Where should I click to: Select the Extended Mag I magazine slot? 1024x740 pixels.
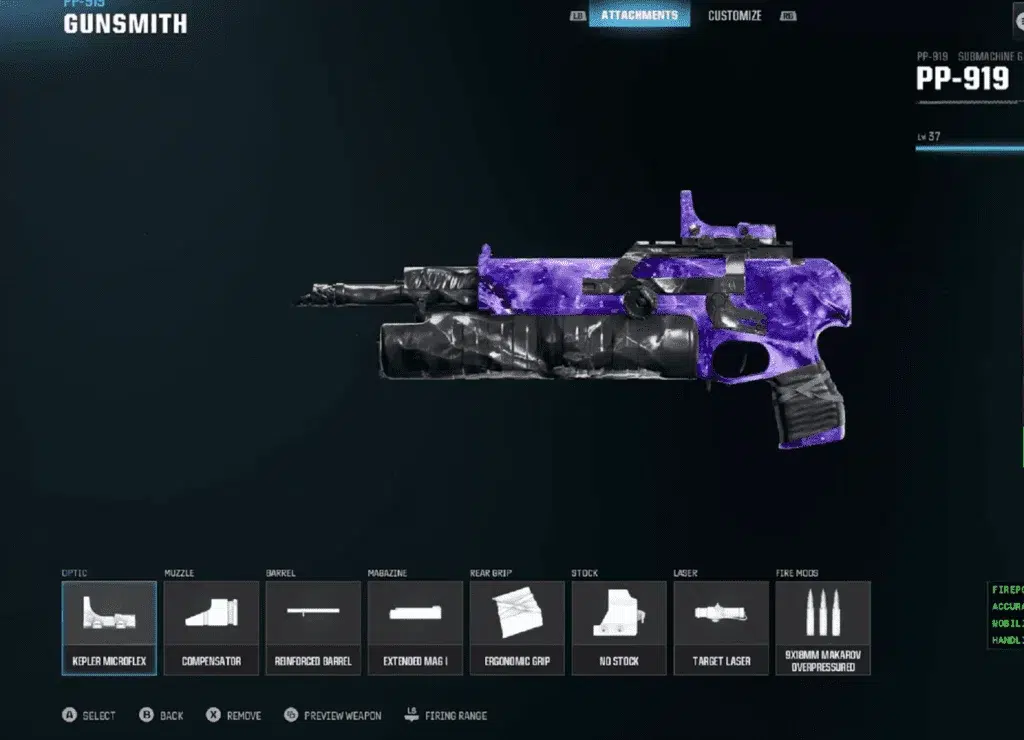coord(415,627)
